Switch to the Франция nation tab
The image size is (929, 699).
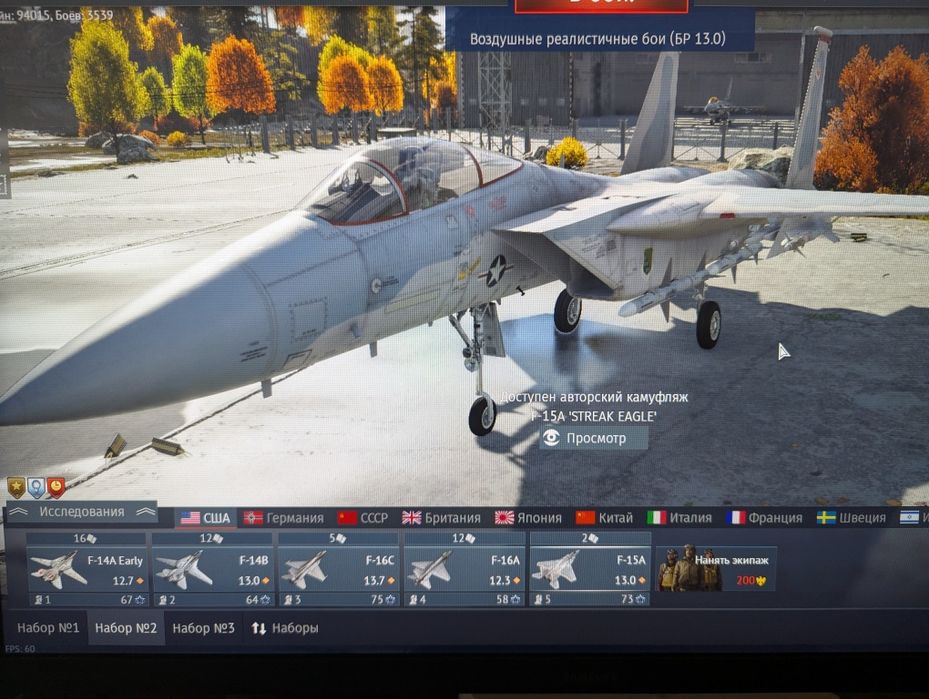(x=764, y=518)
